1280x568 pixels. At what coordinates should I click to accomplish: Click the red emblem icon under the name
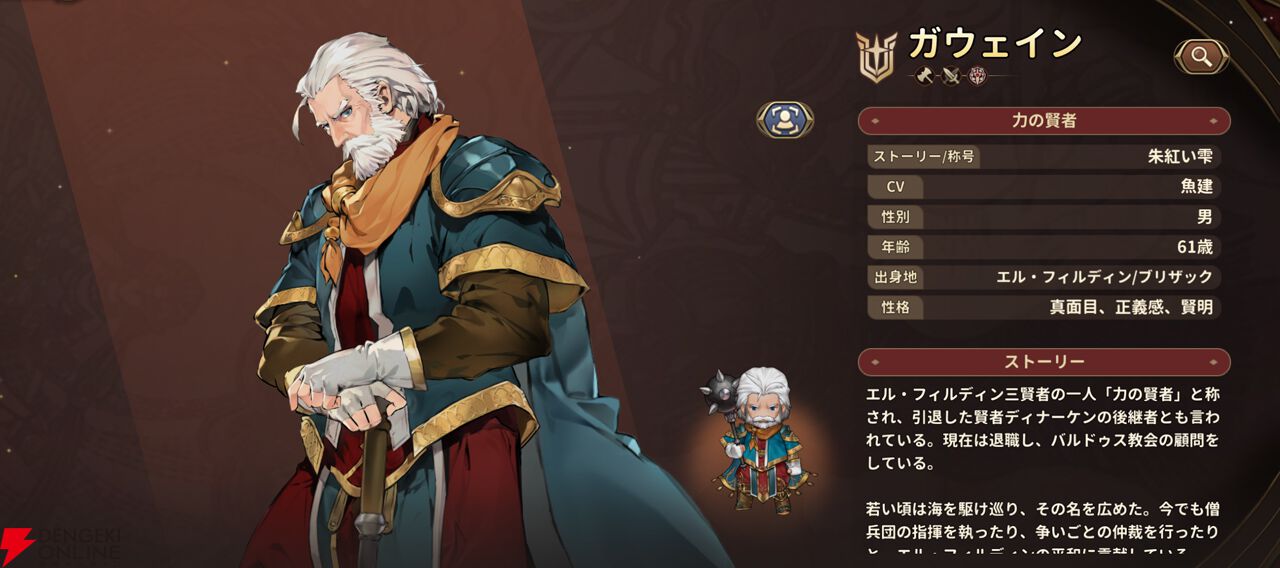[x=977, y=76]
